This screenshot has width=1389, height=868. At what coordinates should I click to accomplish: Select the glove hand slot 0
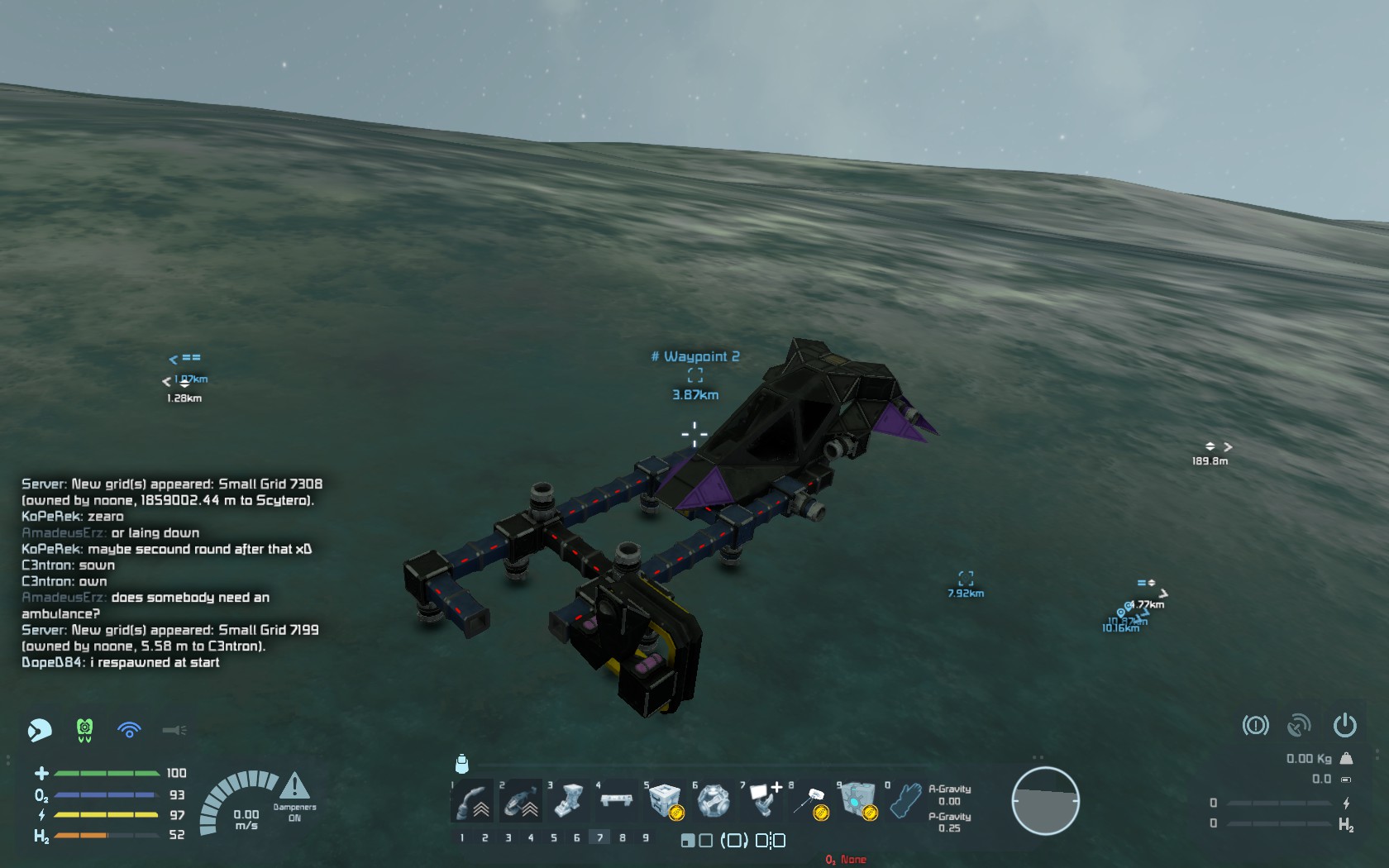[906, 800]
